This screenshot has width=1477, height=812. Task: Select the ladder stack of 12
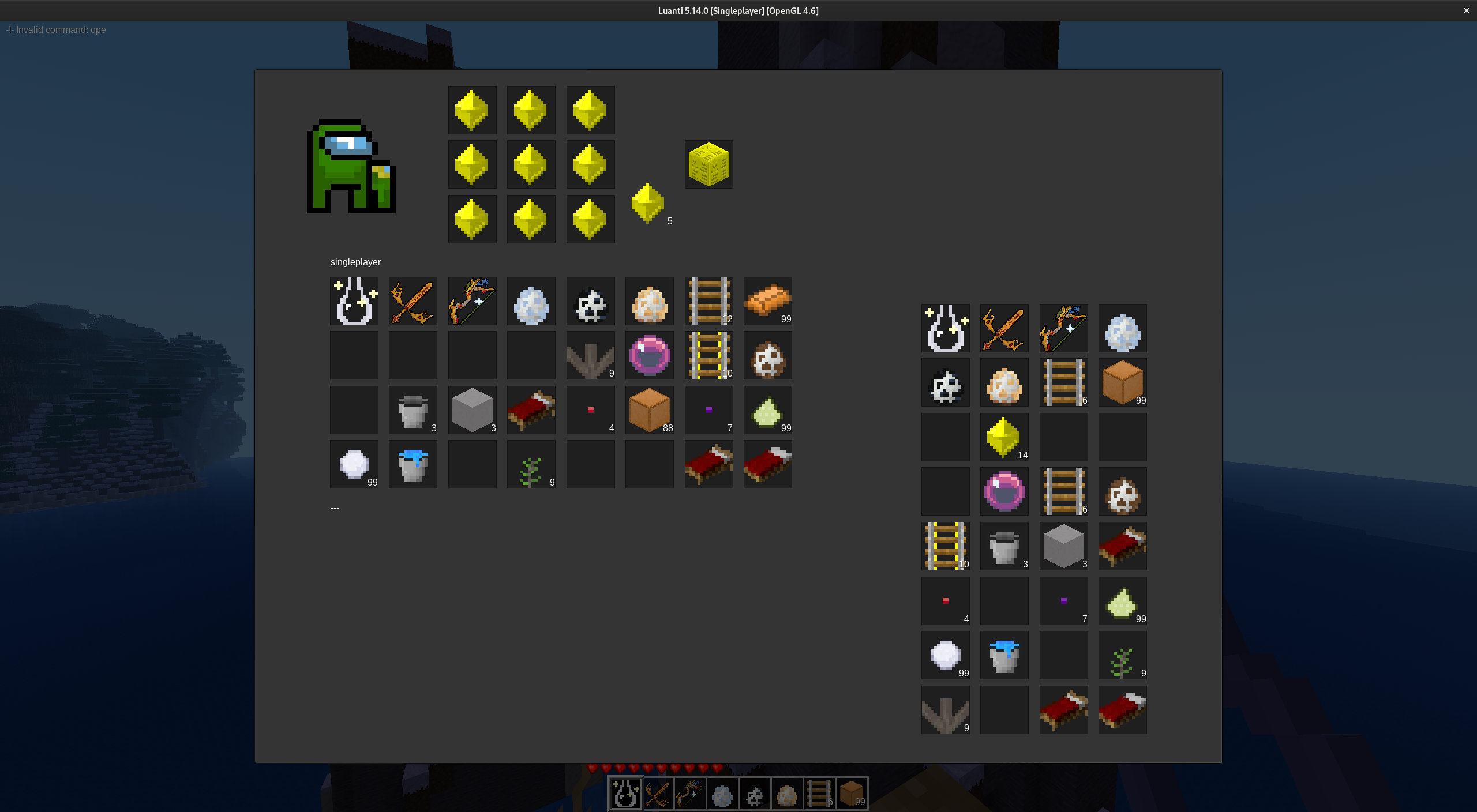point(708,301)
